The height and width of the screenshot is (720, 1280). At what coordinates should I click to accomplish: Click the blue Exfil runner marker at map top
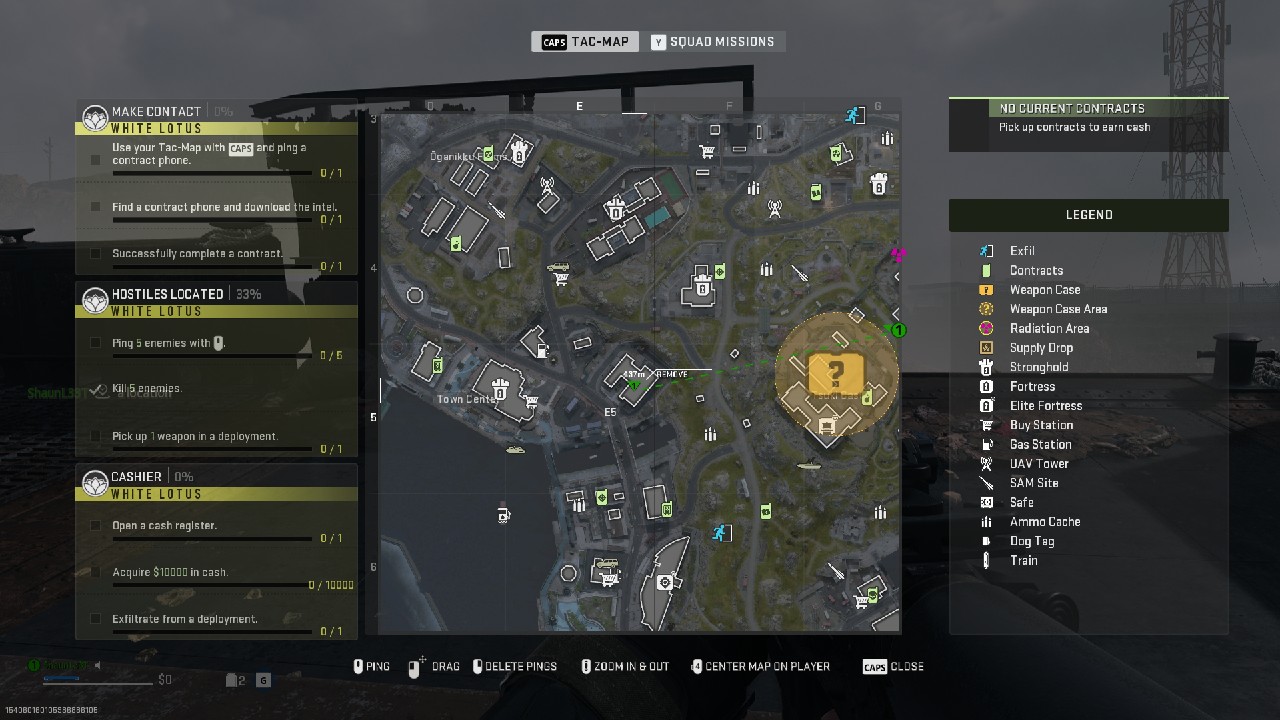click(854, 115)
